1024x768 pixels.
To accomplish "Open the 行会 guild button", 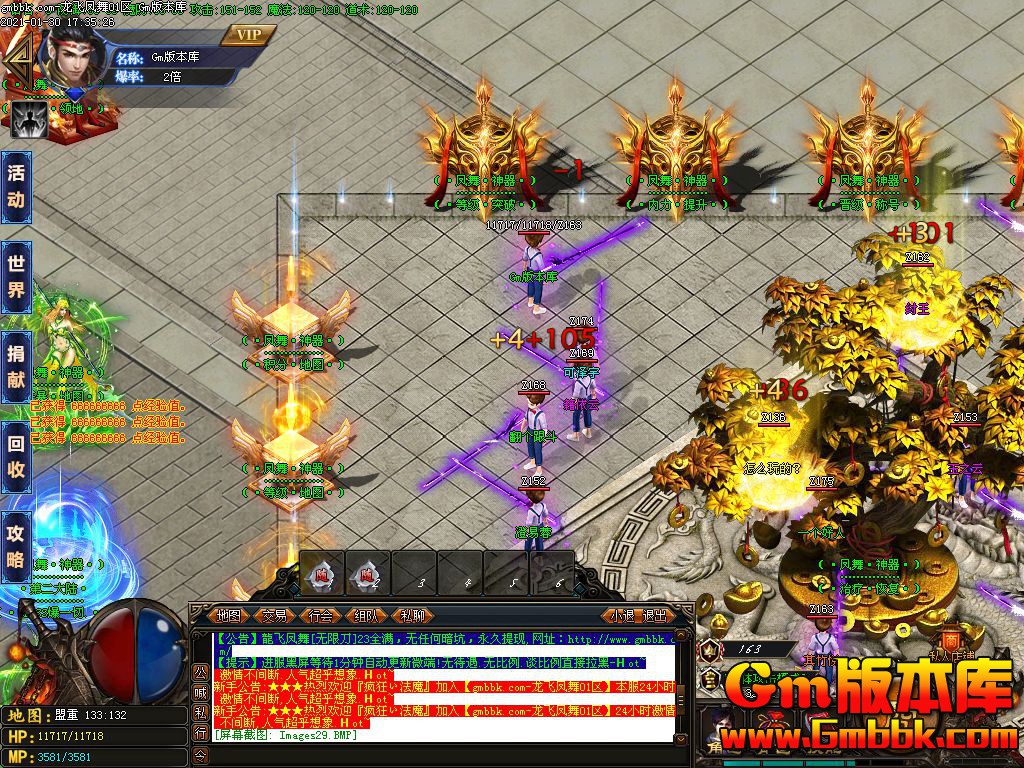I will point(320,616).
